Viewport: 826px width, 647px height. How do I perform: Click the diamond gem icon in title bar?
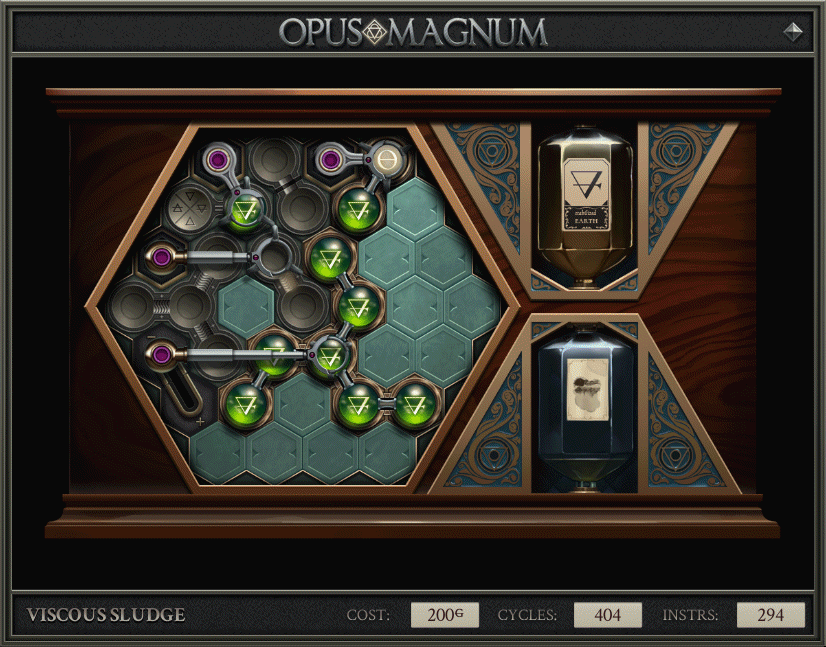pos(792,31)
